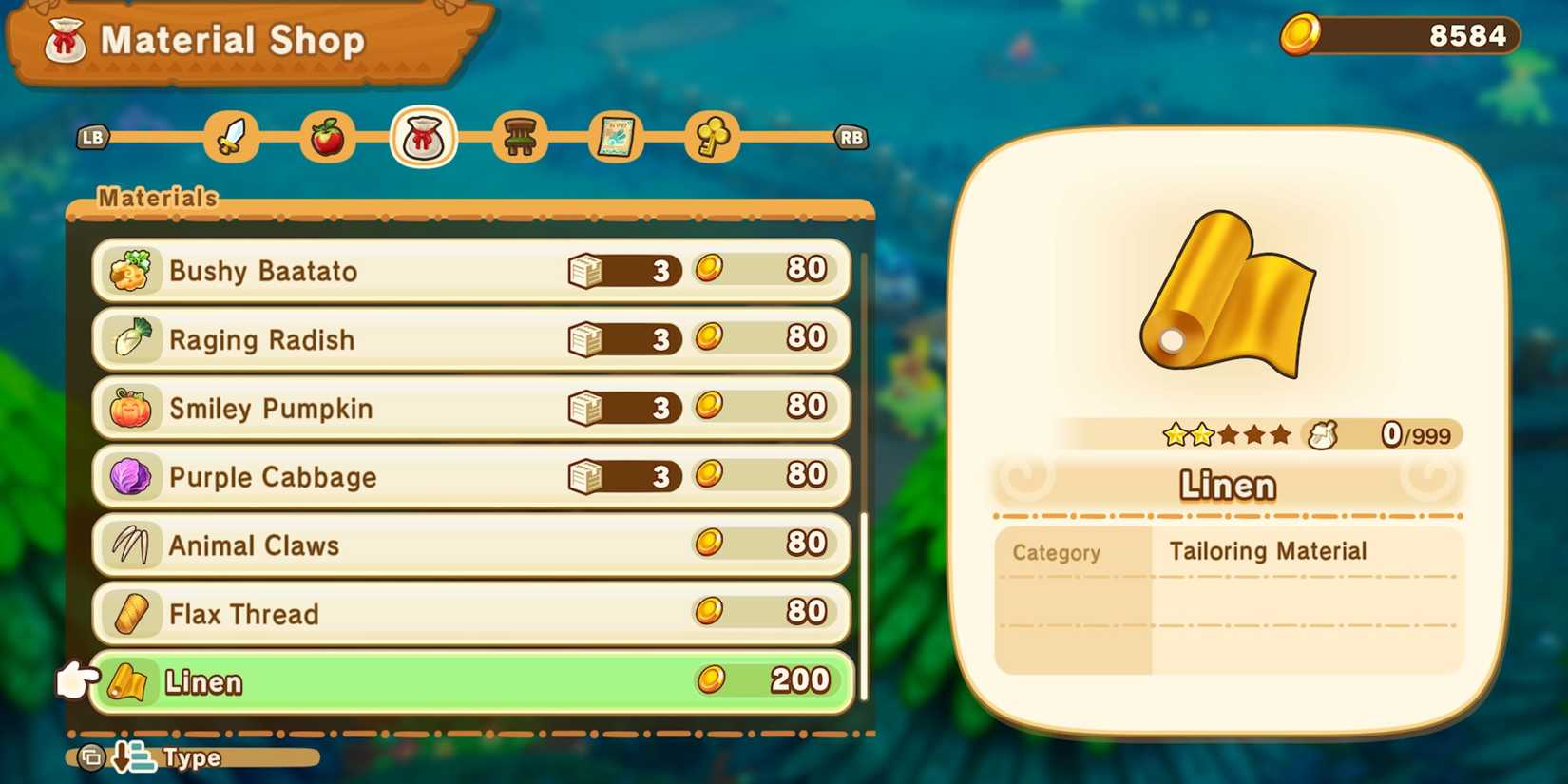Viewport: 1568px width, 784px height.
Task: Select the sword weapons shop tab icon
Action: [x=231, y=136]
